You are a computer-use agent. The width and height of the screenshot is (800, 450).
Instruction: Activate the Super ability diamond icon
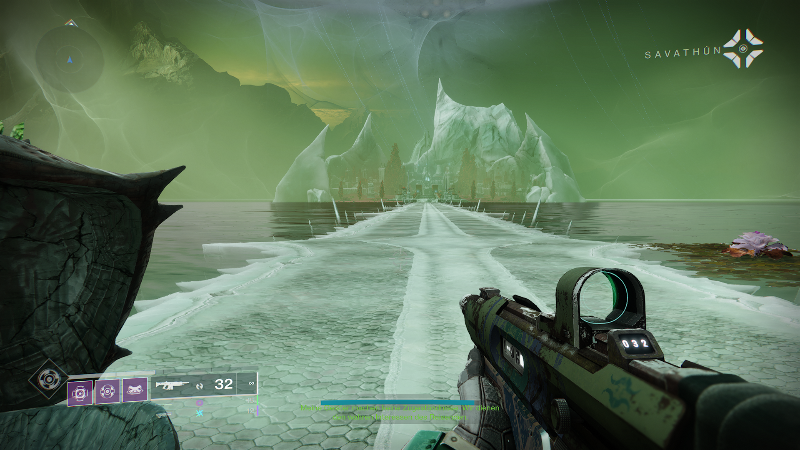pos(45,378)
